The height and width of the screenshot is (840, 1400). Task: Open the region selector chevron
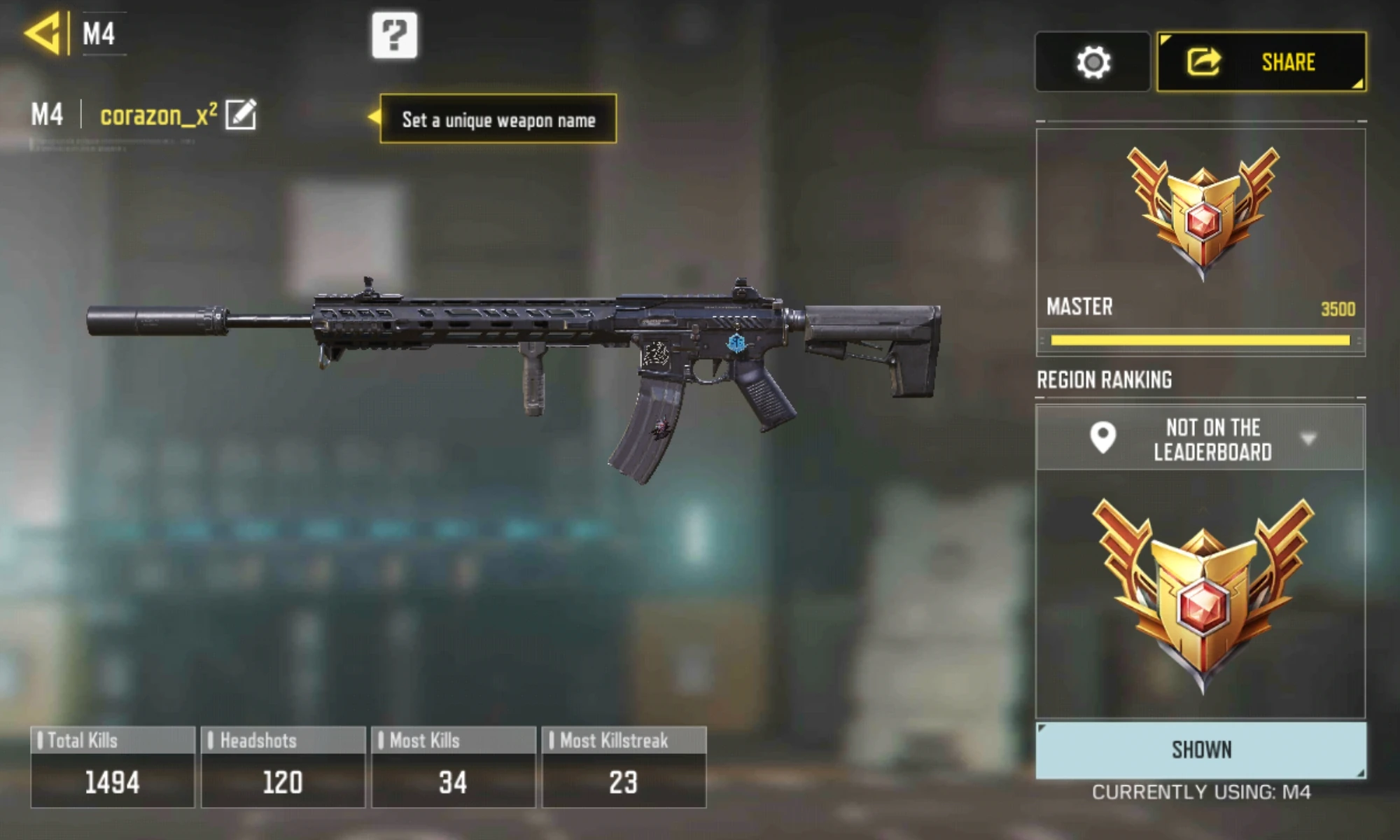(1306, 440)
